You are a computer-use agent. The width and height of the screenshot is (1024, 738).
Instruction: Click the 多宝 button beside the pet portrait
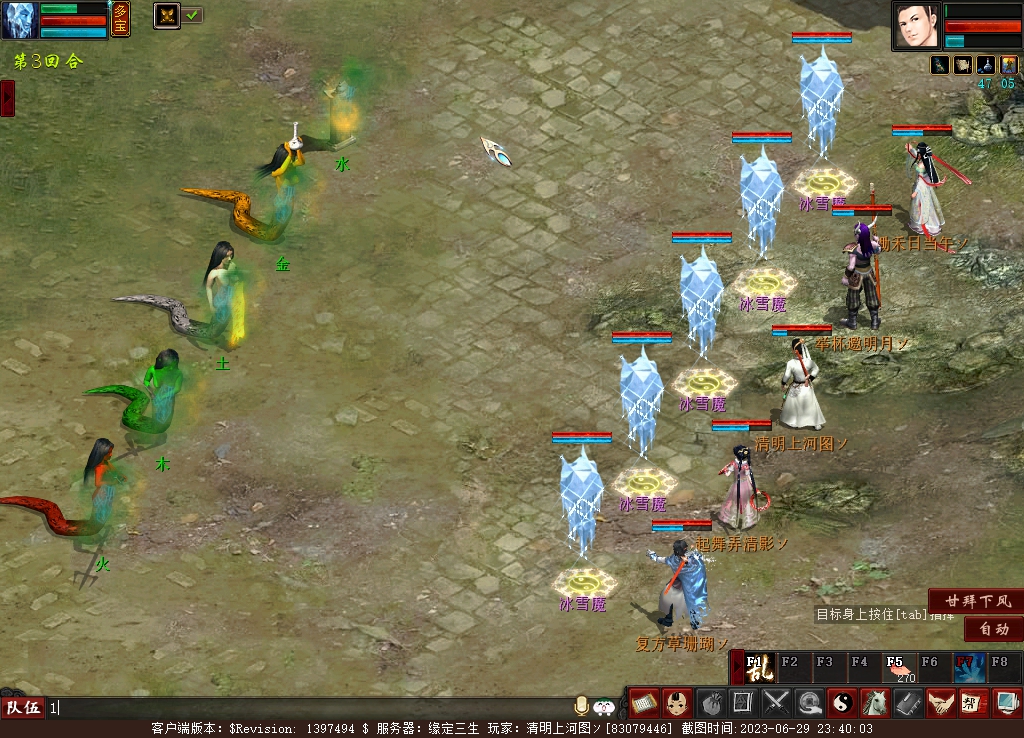click(120, 19)
